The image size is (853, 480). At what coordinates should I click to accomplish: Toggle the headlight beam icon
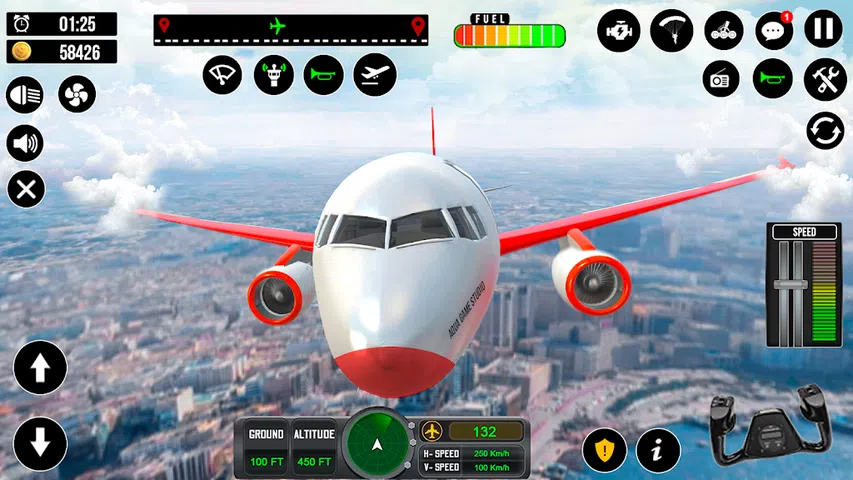[25, 95]
